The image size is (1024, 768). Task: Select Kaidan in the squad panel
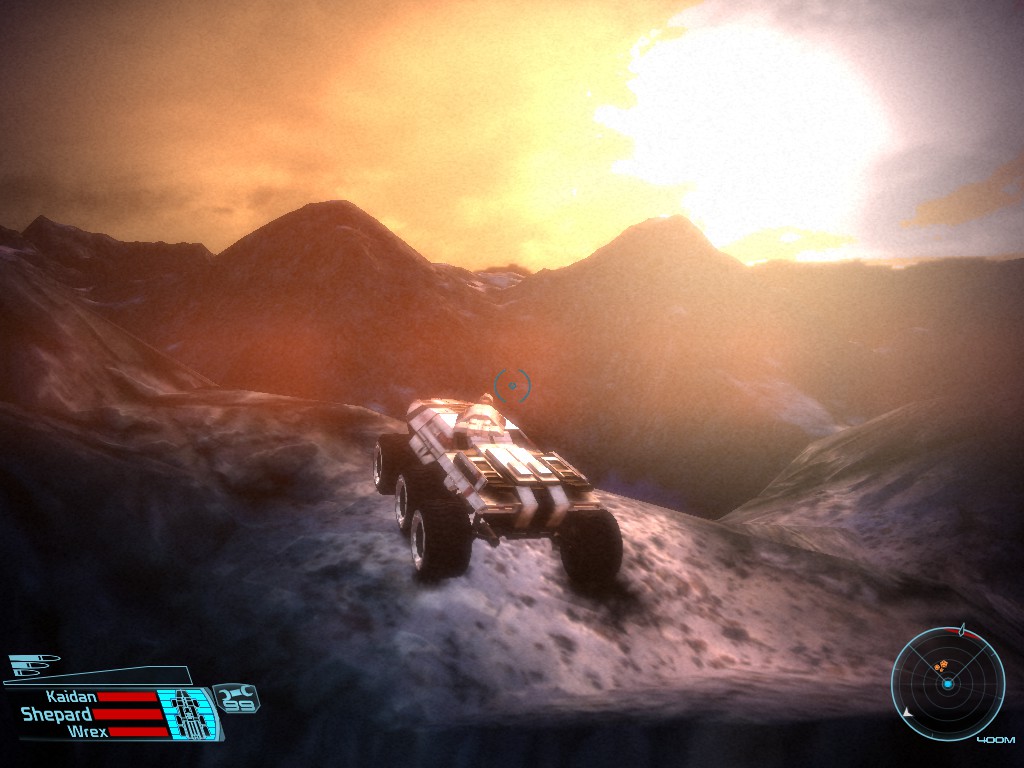[70, 696]
